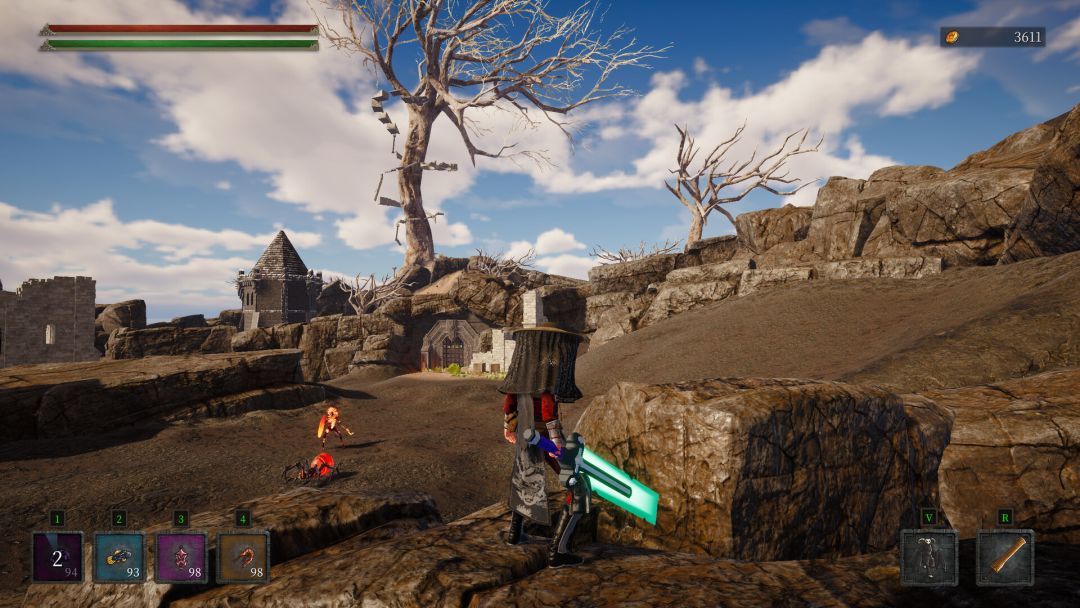Image resolution: width=1080 pixels, height=608 pixels.
Task: Select the dark purple skill slot on cooldown
Action: coord(57,557)
